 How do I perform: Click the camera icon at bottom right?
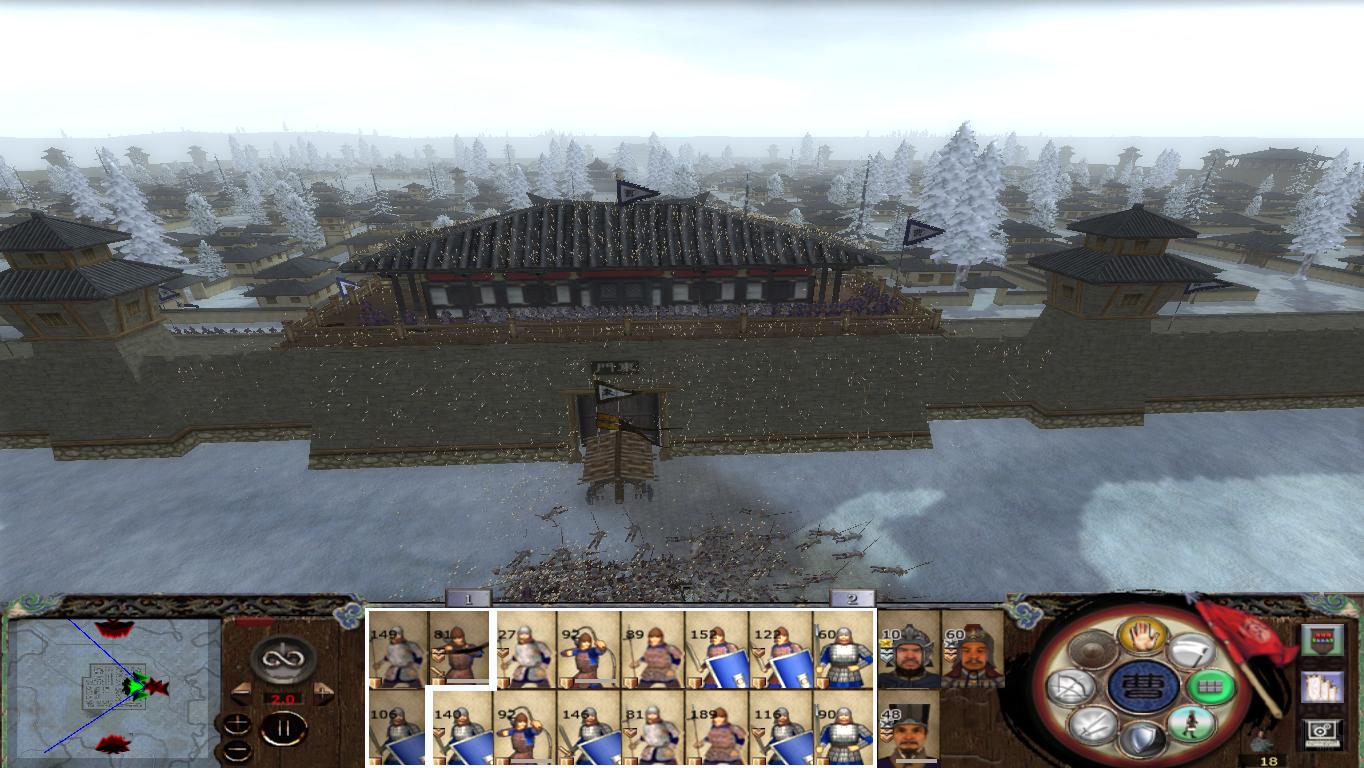coord(1320,731)
